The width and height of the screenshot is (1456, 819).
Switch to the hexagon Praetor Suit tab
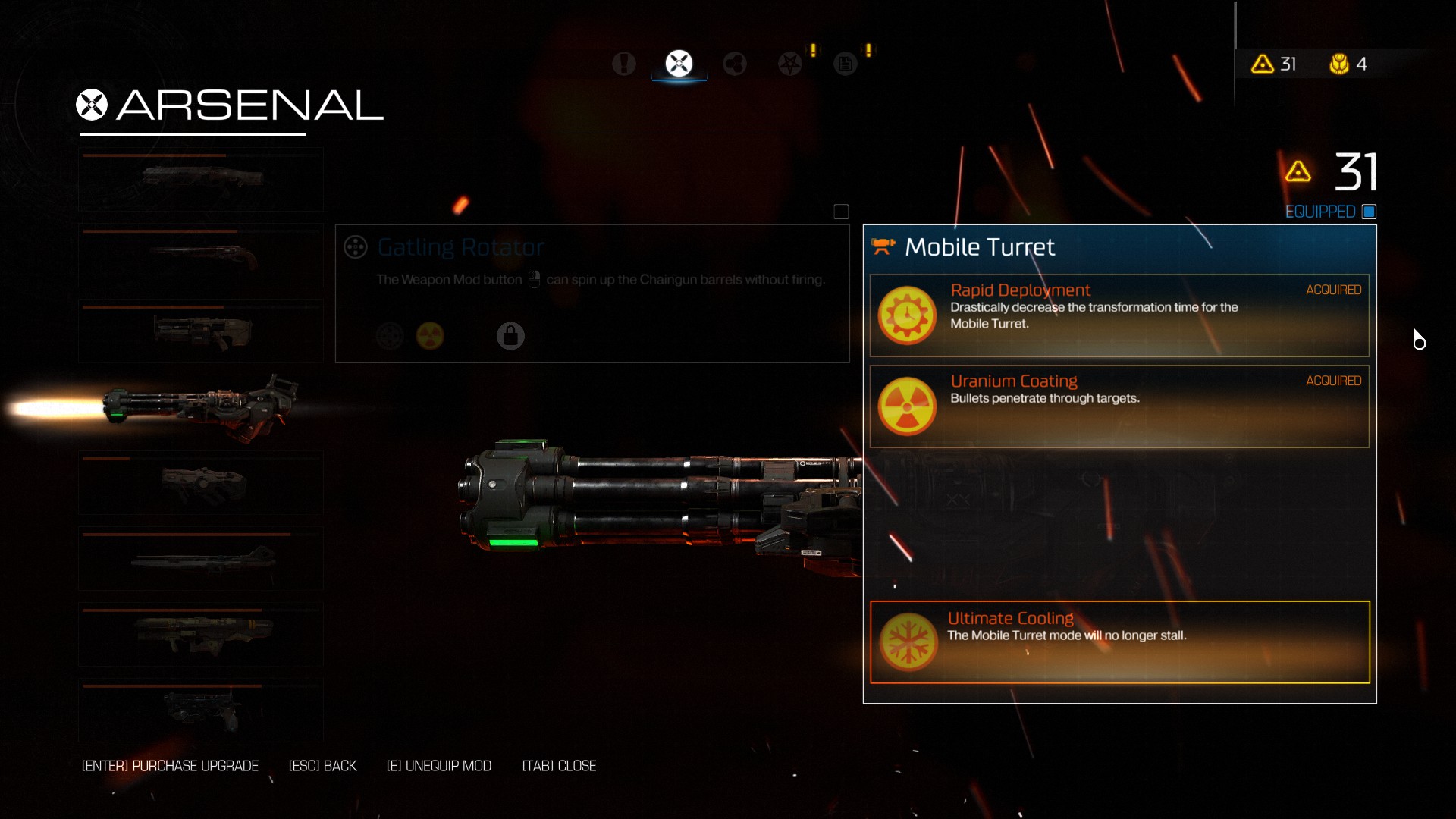pos(734,64)
